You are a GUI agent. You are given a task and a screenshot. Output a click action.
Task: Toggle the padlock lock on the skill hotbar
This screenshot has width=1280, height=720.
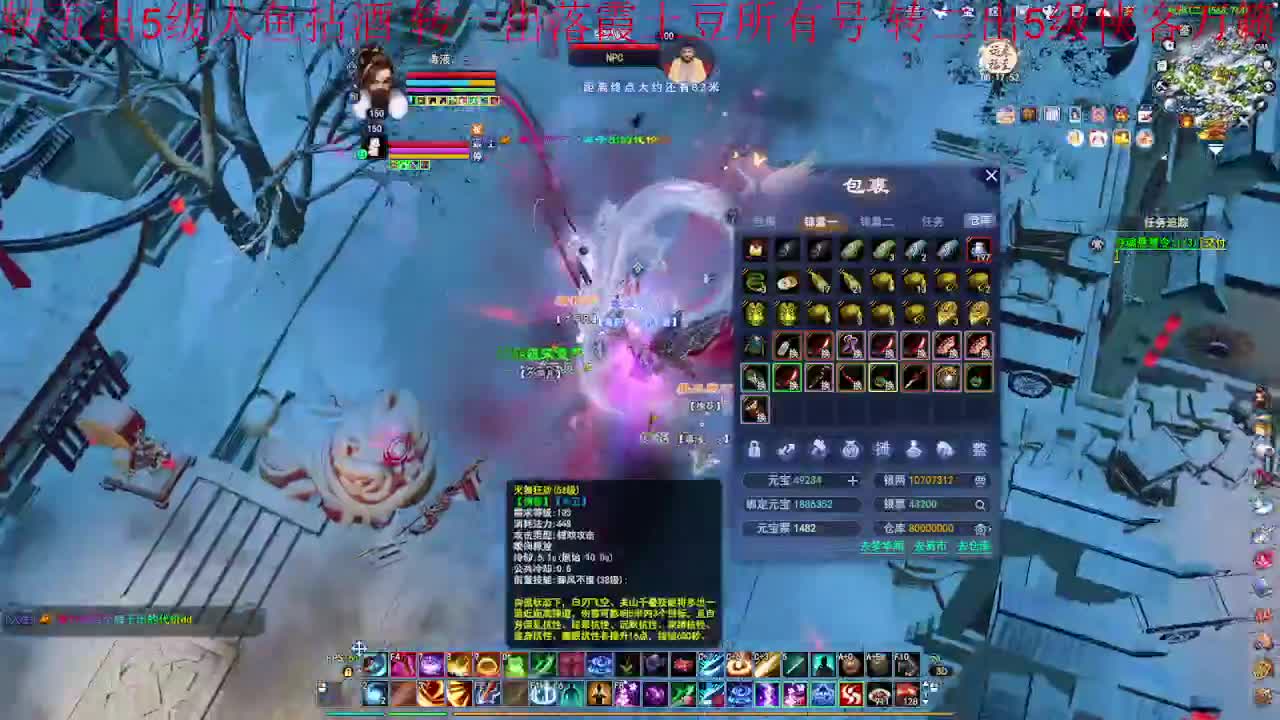point(348,672)
